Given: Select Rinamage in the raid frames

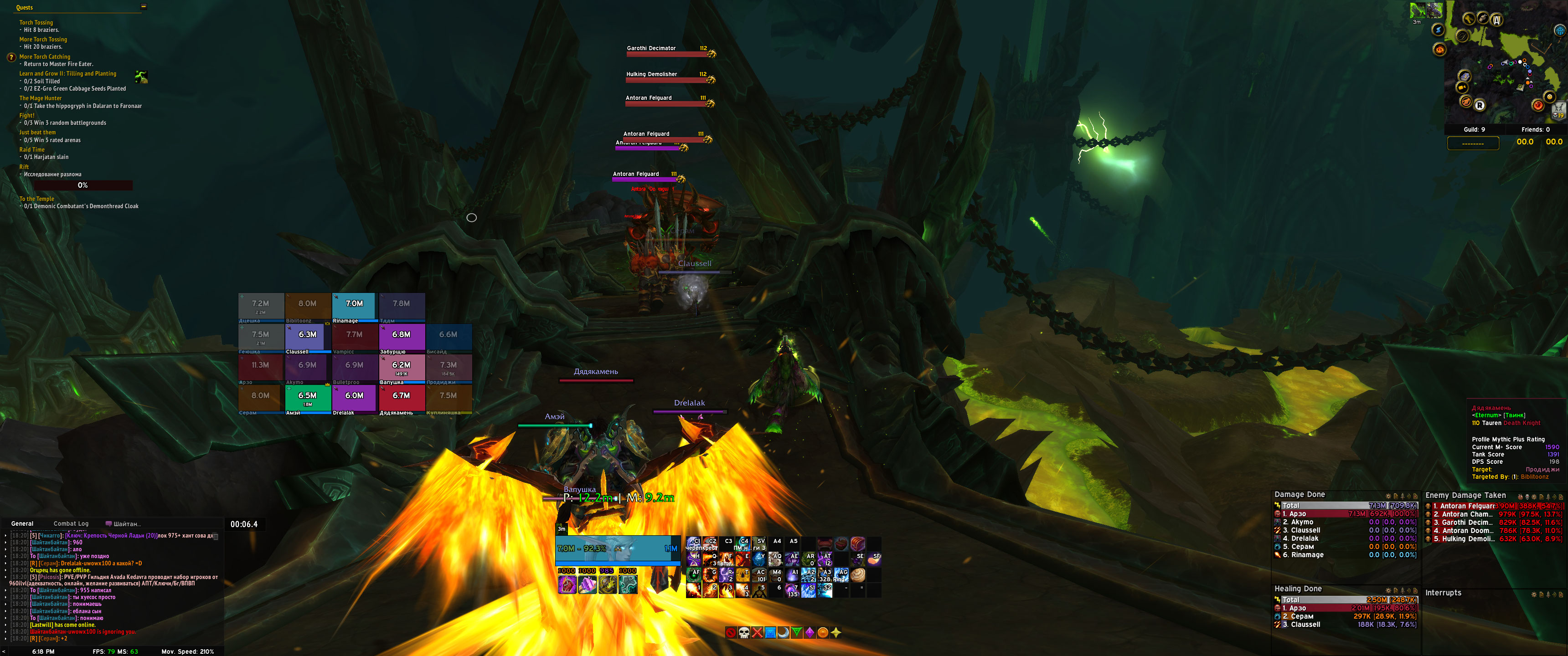Looking at the screenshot, I should click(354, 306).
